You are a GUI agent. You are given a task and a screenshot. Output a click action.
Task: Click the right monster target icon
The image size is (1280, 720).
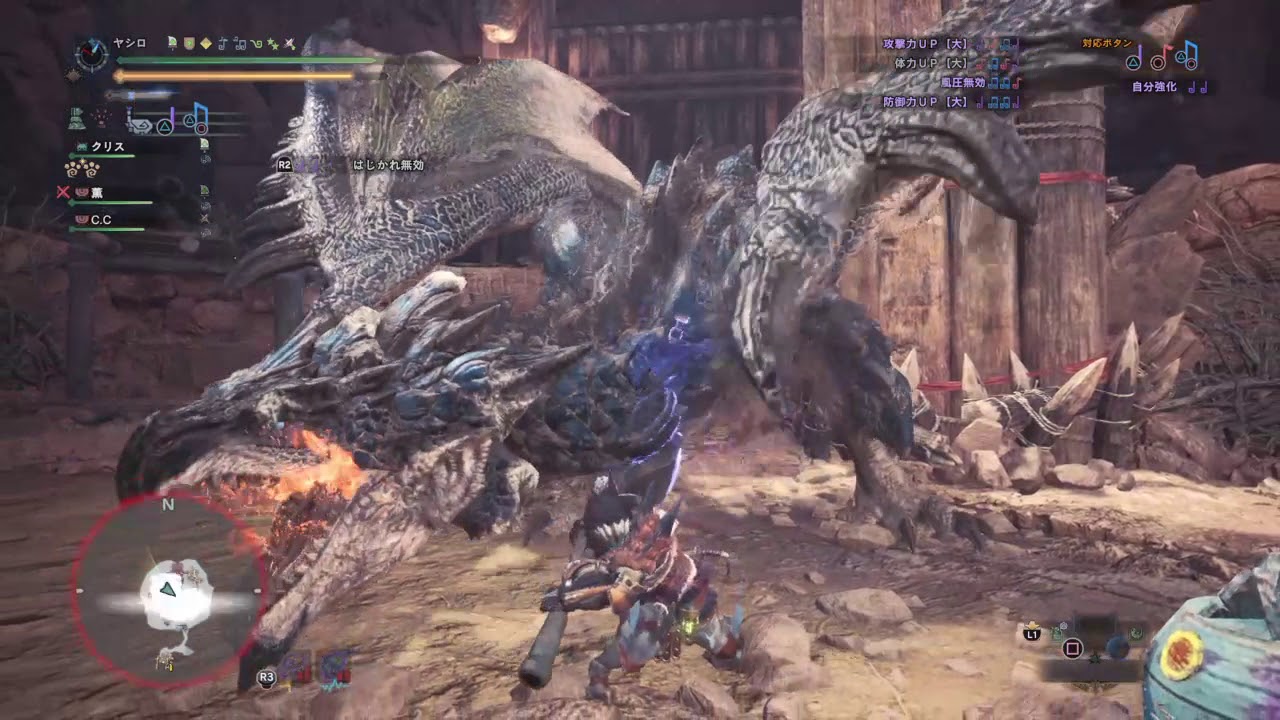click(335, 669)
